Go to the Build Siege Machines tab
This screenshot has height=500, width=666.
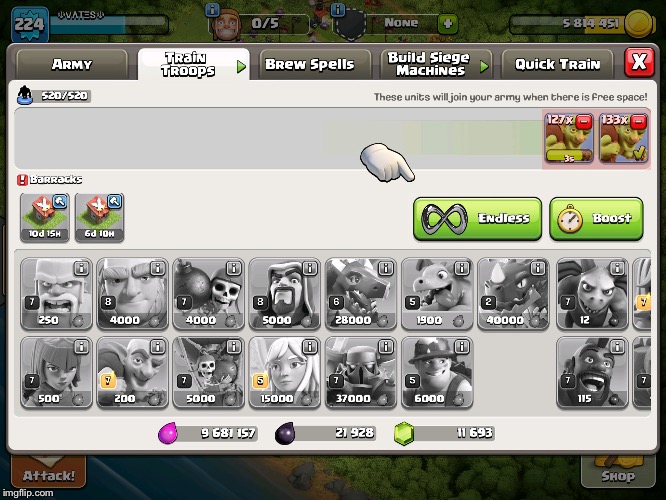pyautogui.click(x=430, y=64)
